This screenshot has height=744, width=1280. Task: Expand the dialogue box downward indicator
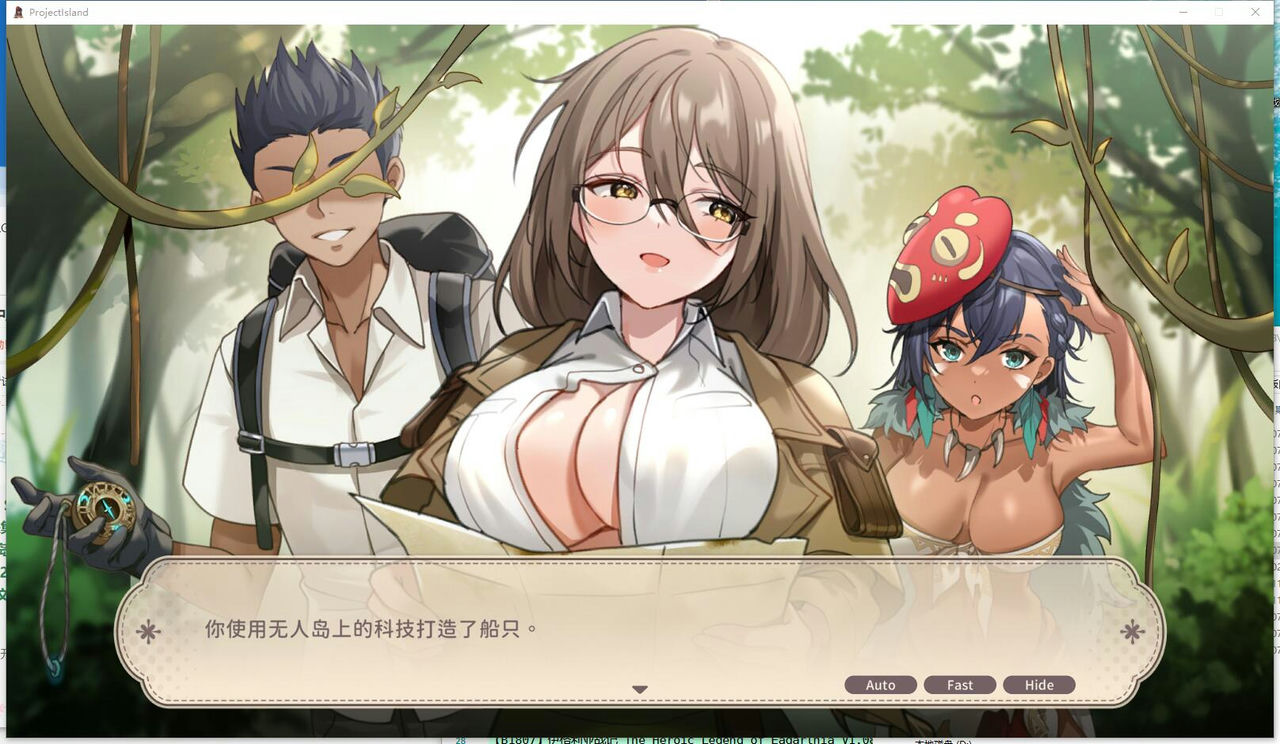(x=640, y=689)
